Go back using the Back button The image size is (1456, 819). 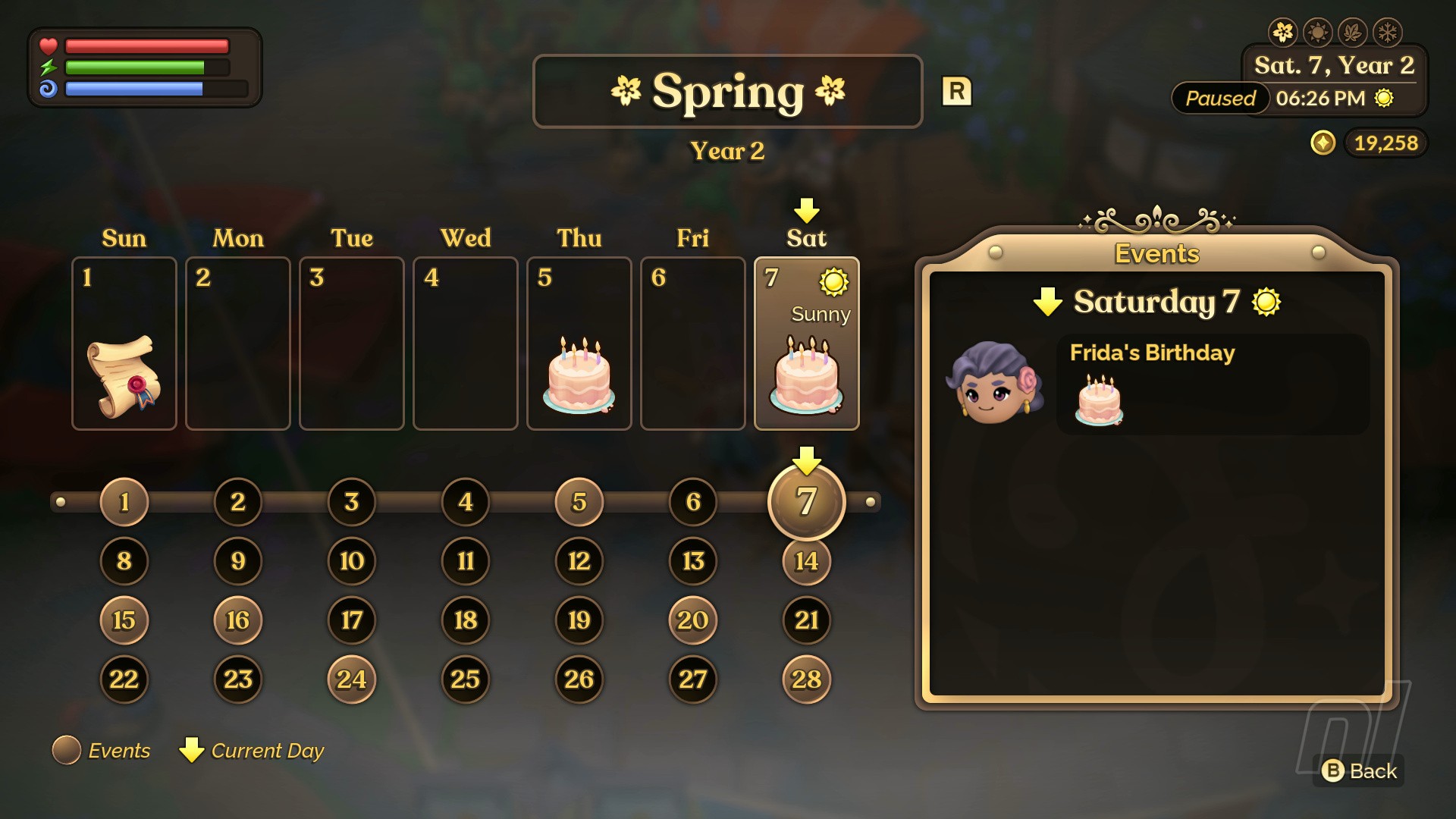(1359, 771)
